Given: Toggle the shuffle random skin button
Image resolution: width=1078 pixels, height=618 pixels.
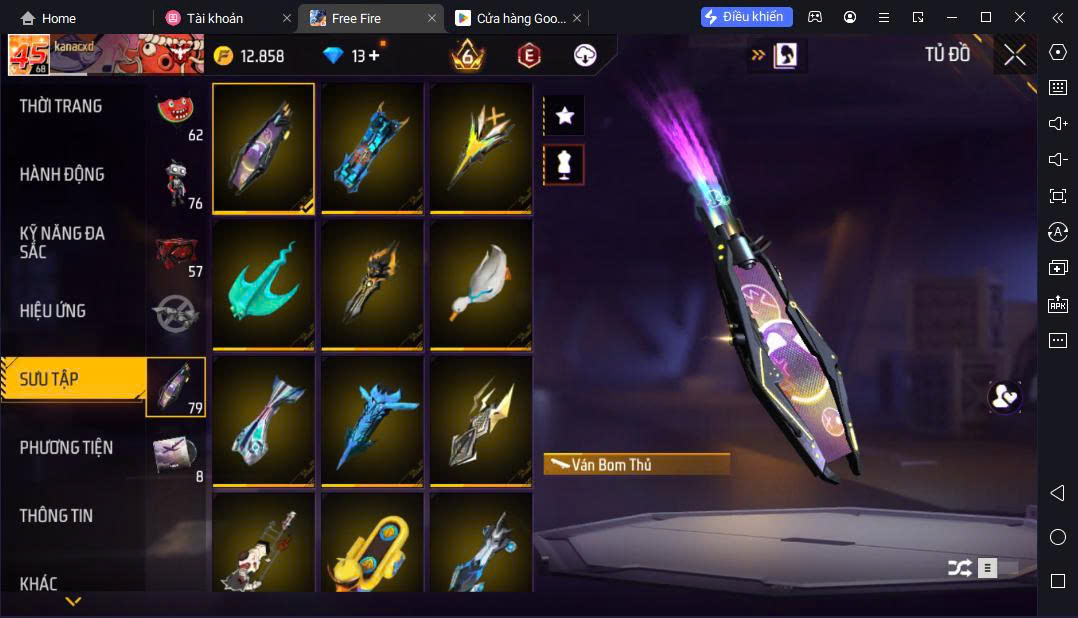Looking at the screenshot, I should click(x=959, y=568).
